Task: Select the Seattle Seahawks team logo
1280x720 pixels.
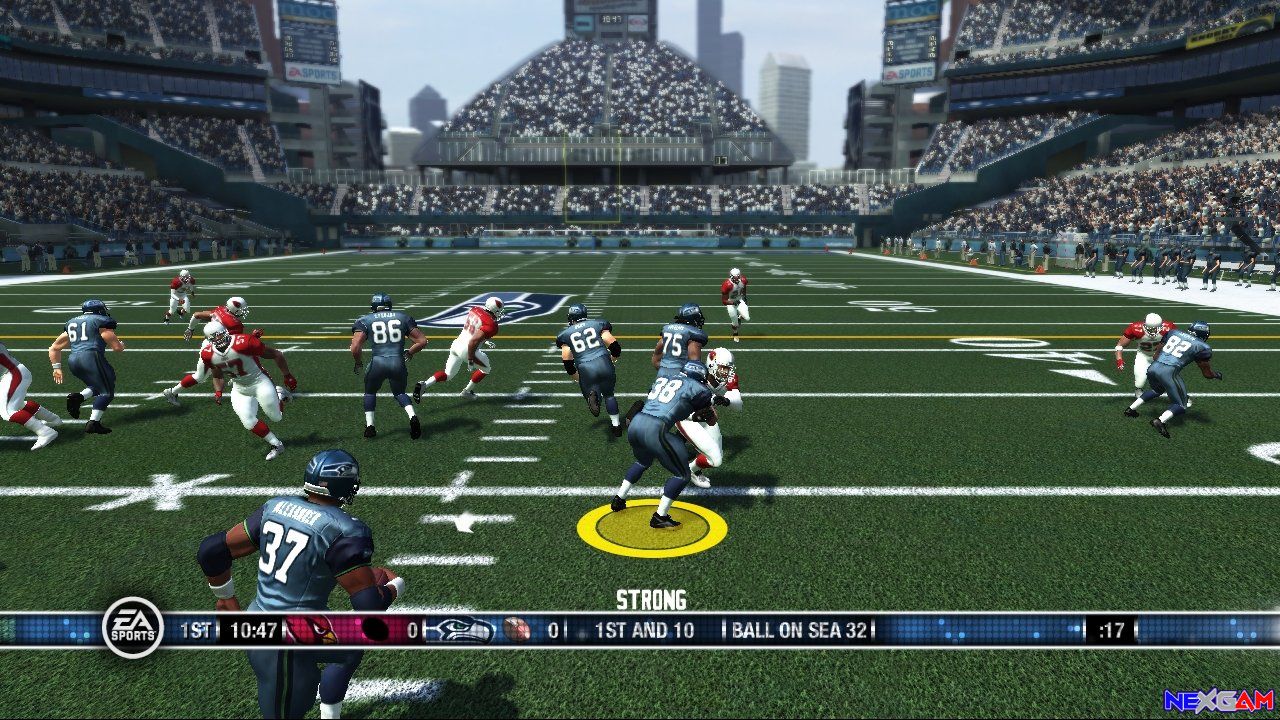Action: click(x=461, y=630)
